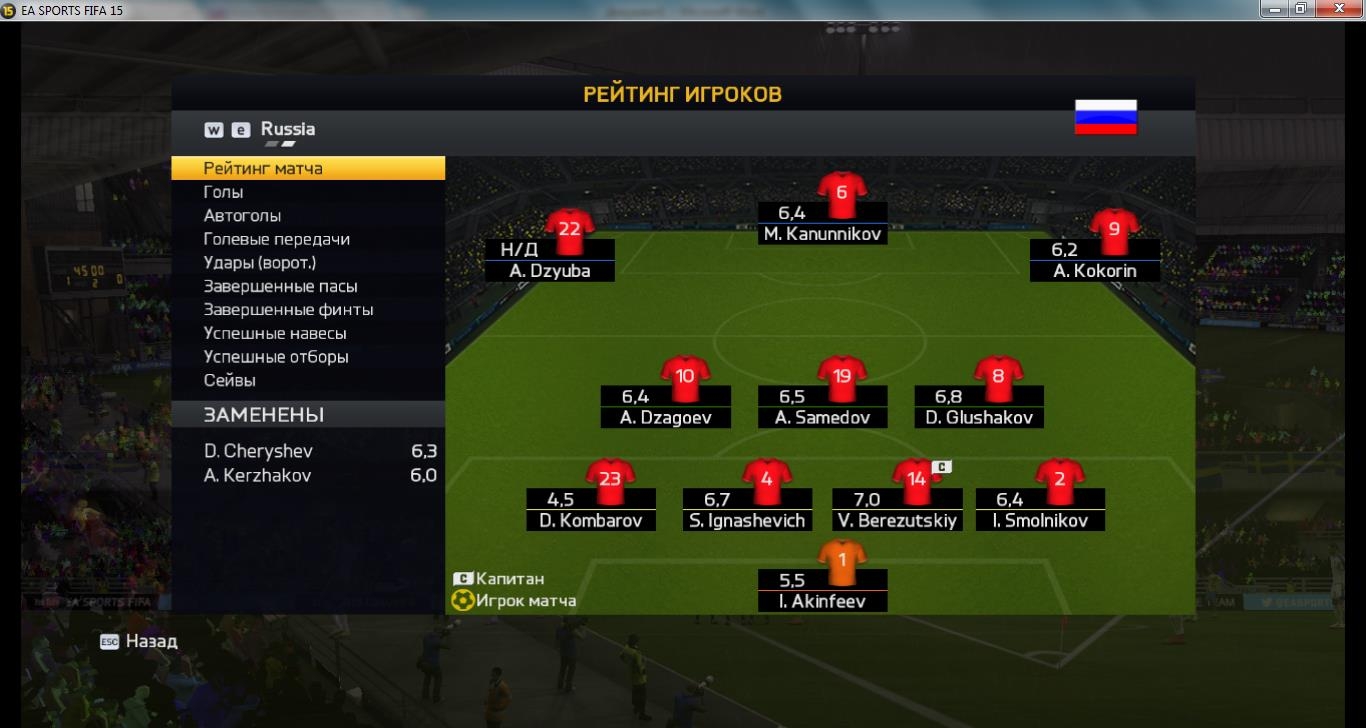
Task: Show Успешные отборы statistics
Action: (x=277, y=357)
